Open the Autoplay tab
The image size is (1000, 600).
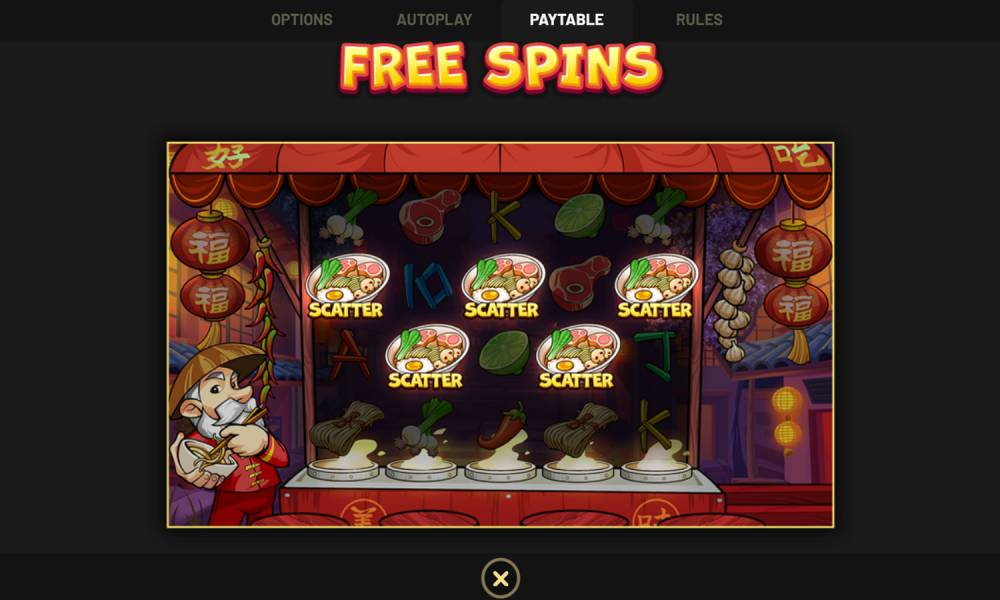pyautogui.click(x=433, y=20)
